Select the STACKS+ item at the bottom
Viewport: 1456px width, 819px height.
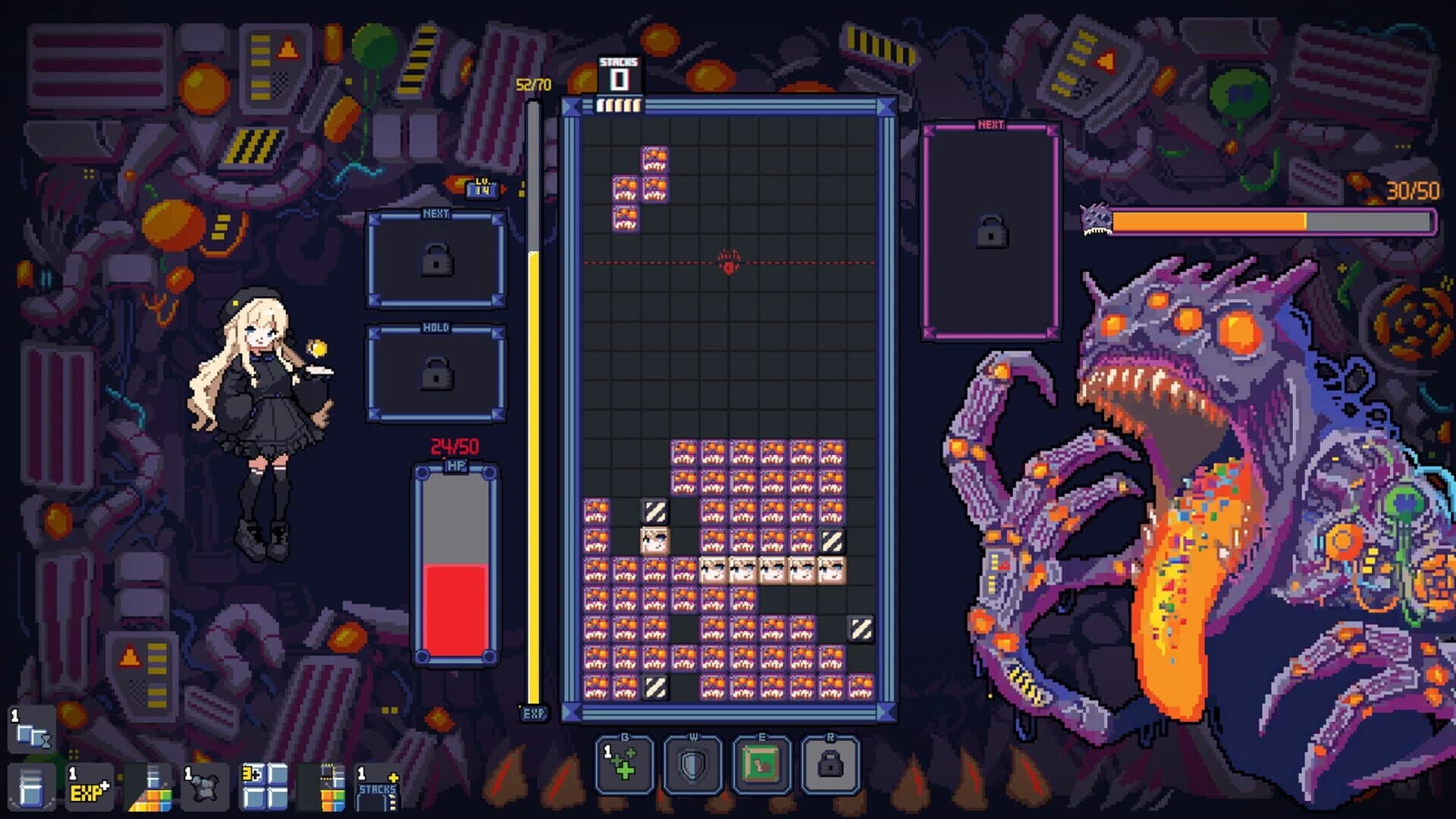click(375, 789)
